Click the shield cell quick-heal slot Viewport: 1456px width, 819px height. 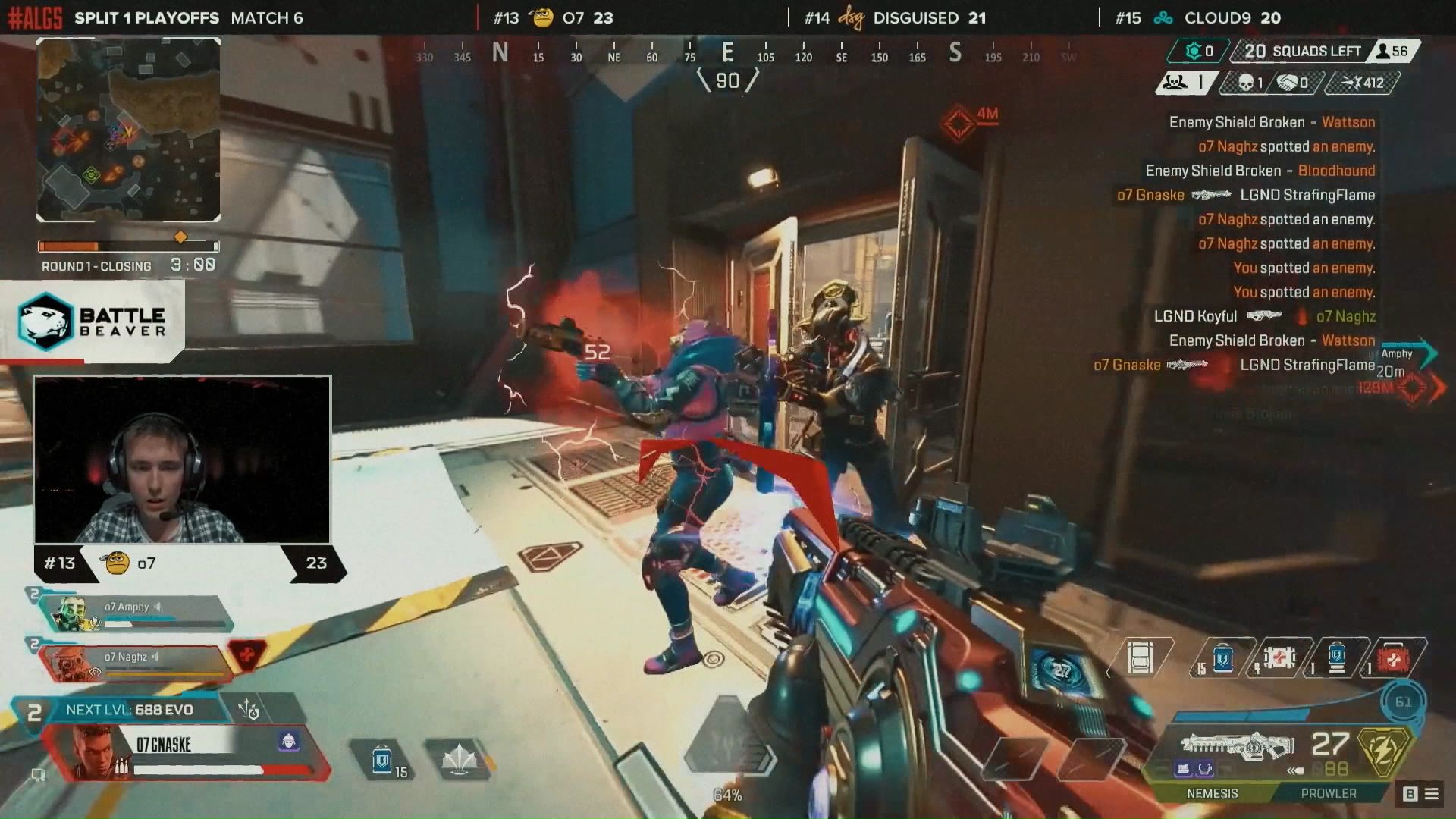coord(382,759)
